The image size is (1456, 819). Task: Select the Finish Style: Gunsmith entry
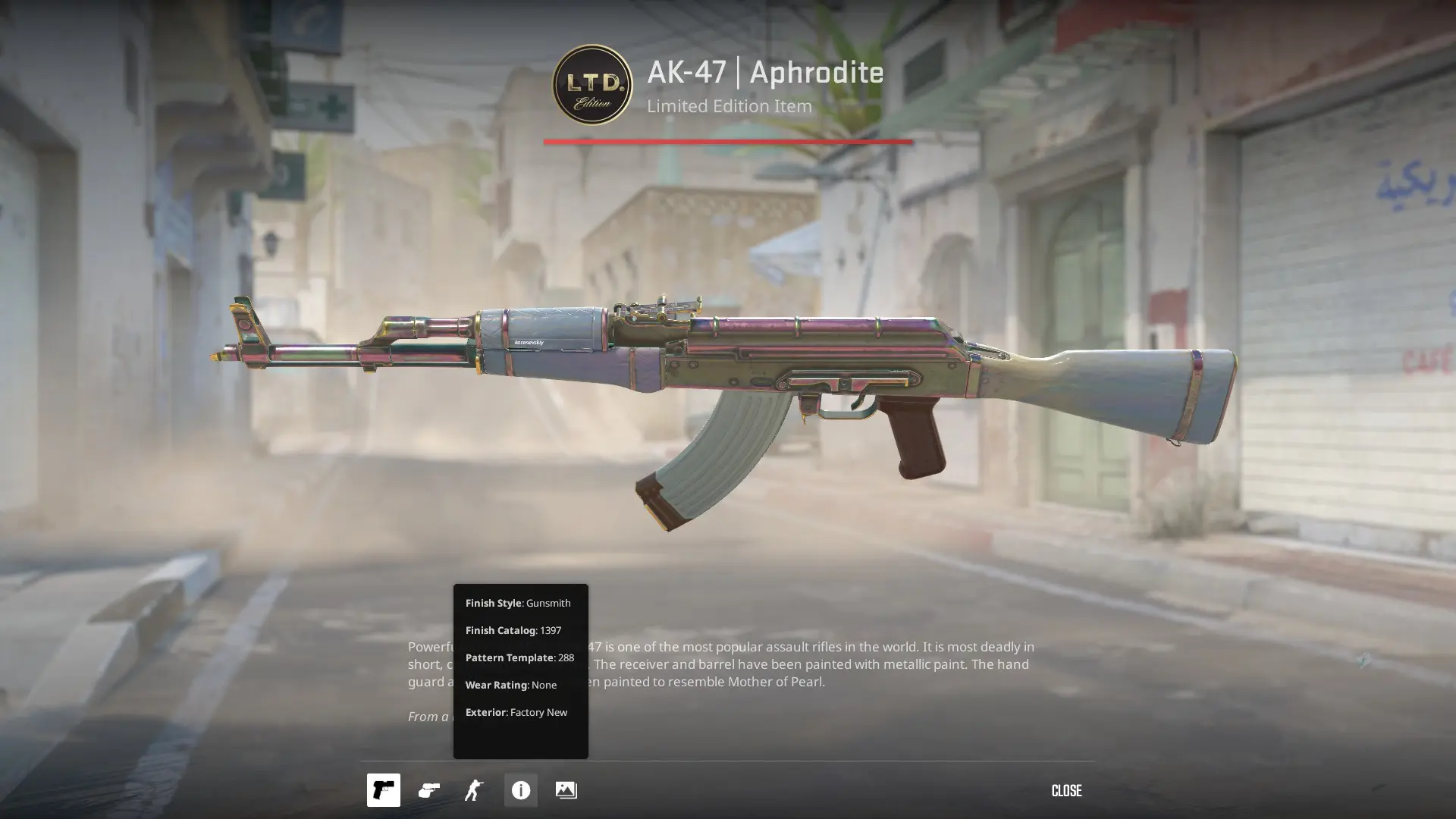[518, 602]
